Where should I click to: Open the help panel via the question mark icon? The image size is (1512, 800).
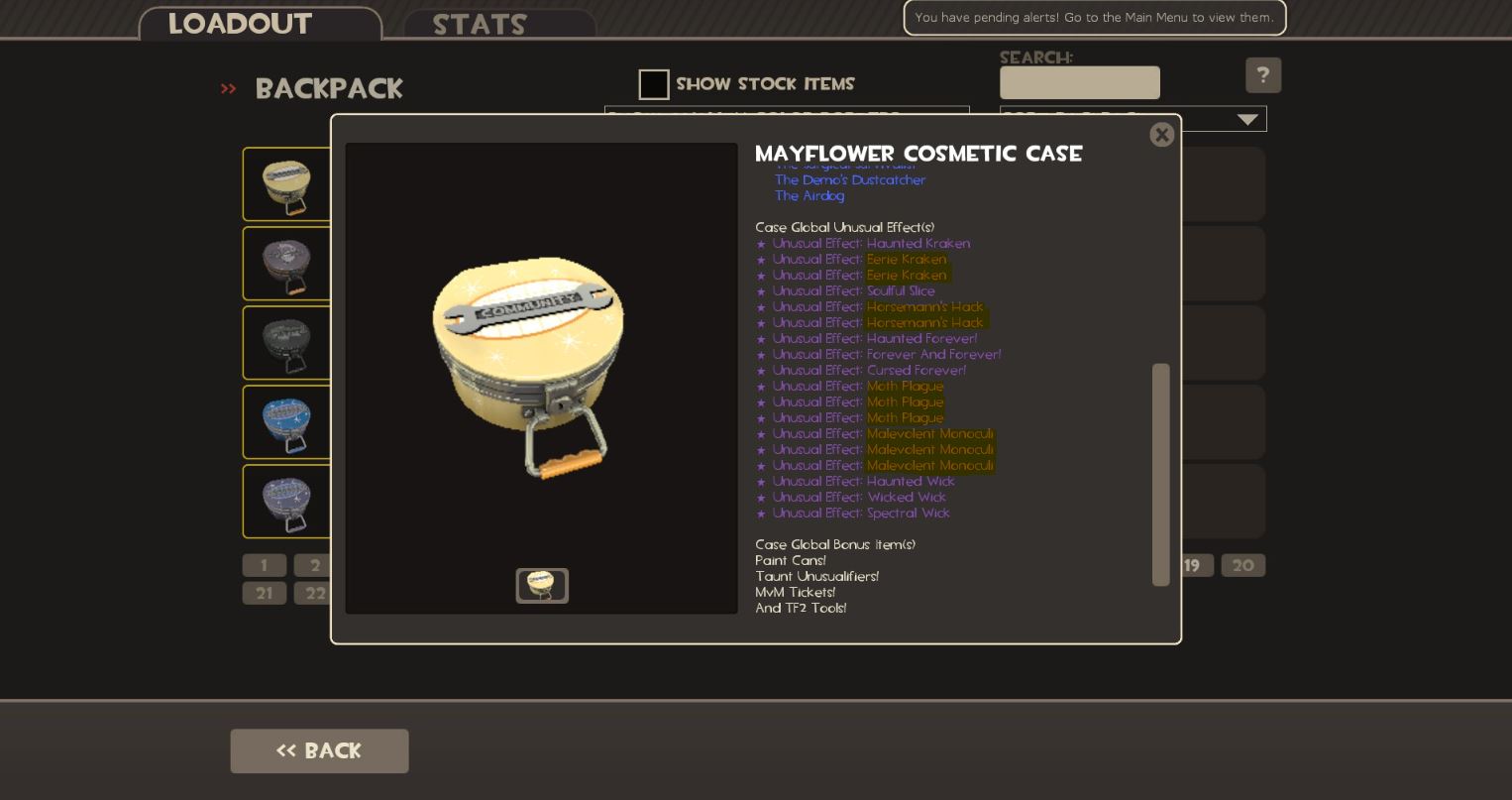pyautogui.click(x=1263, y=74)
